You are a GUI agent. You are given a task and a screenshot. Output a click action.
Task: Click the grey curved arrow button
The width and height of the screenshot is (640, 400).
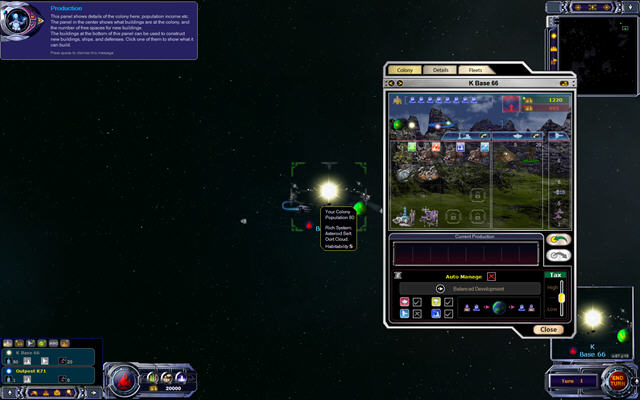(558, 257)
